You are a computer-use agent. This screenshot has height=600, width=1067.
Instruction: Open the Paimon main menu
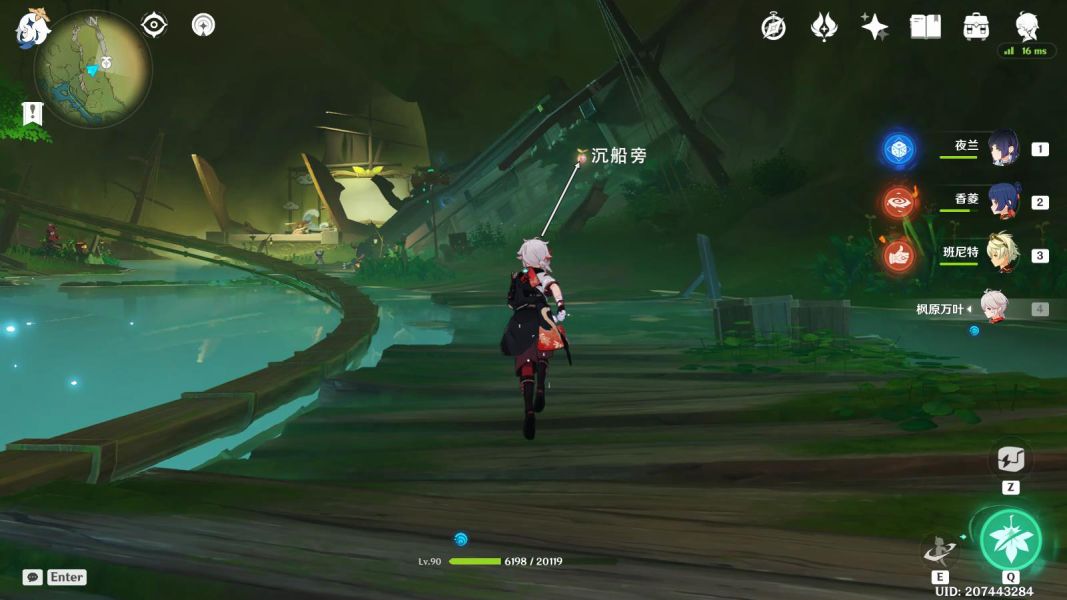32,27
